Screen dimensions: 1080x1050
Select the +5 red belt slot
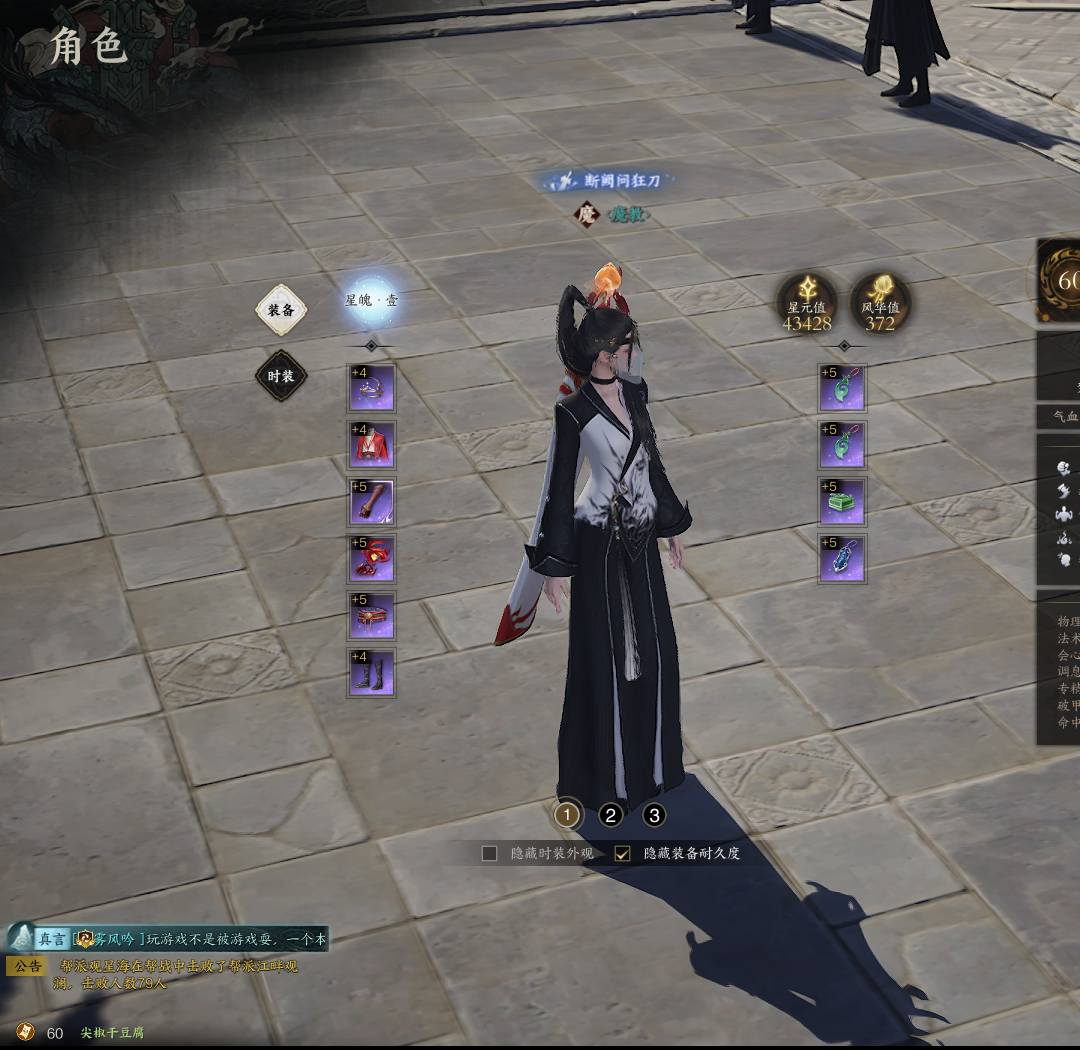tap(371, 616)
